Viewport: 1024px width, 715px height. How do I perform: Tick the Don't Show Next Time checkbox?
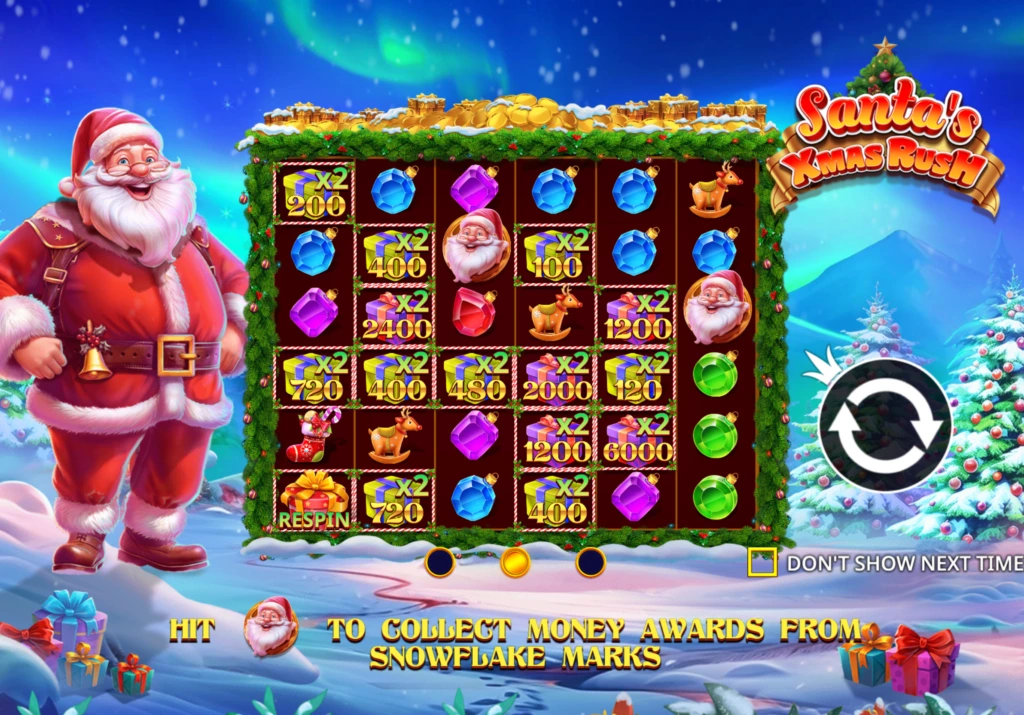762,563
